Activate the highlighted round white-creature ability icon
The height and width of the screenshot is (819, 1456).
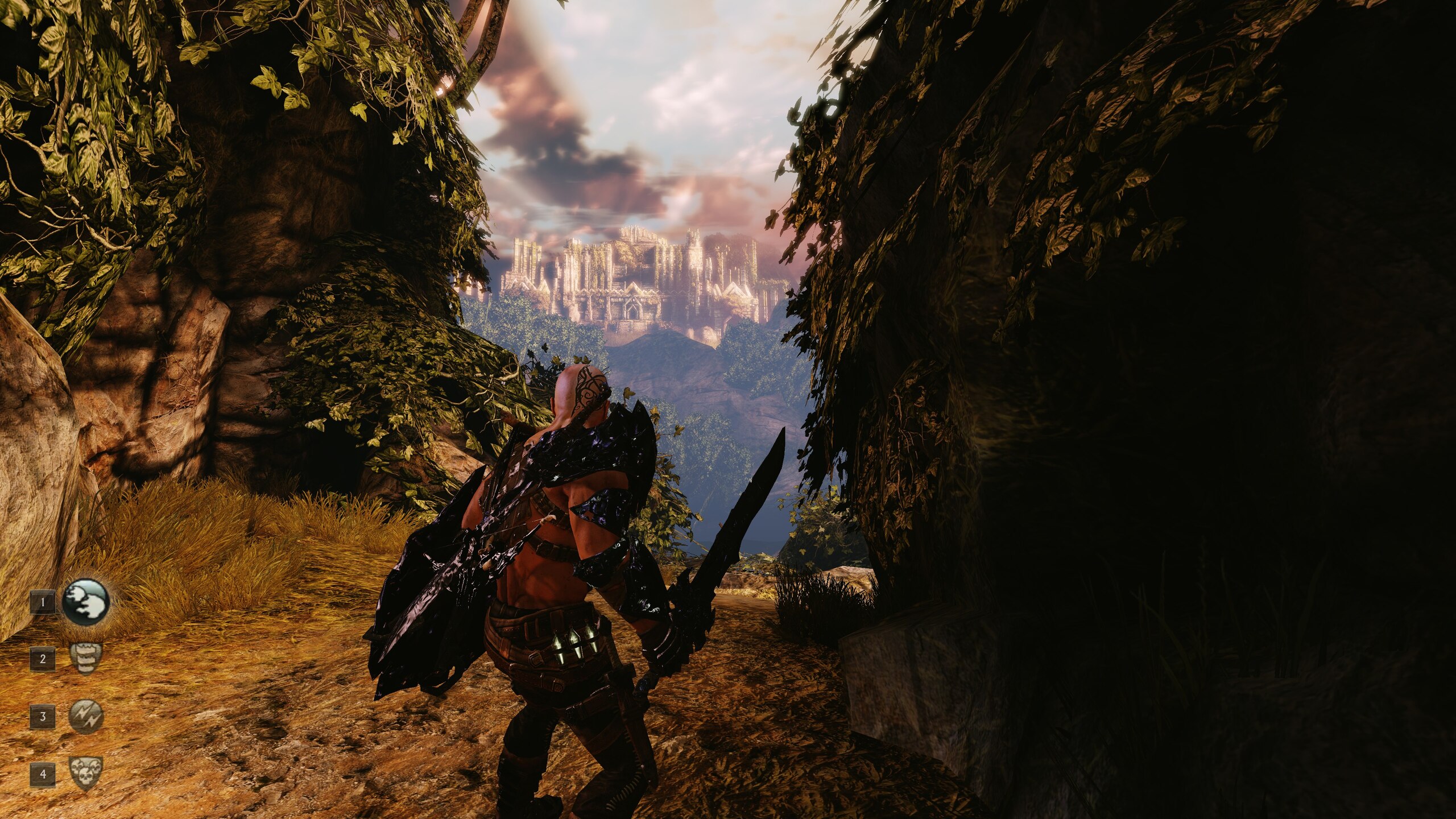(x=85, y=602)
